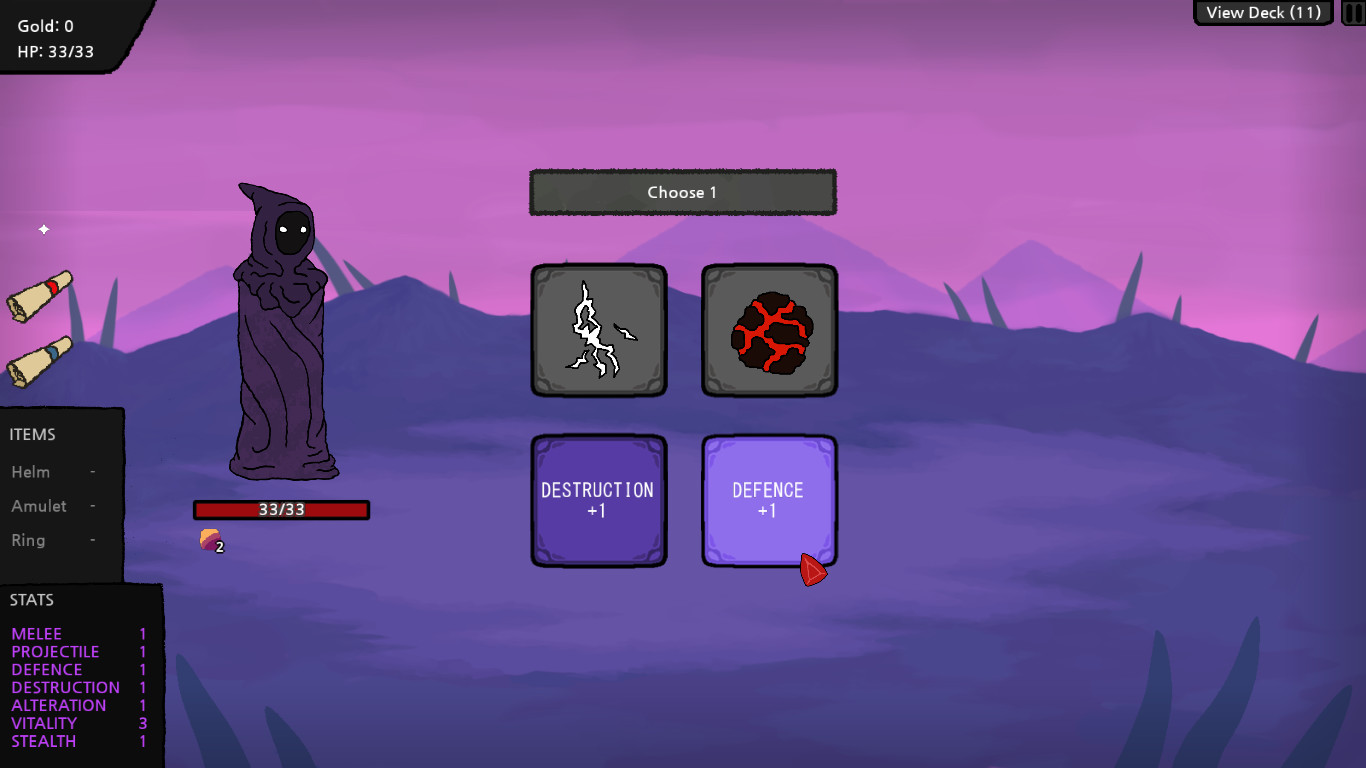This screenshot has height=768, width=1366.
Task: Choose the DEFENCE +1 upgrade
Action: click(x=769, y=500)
